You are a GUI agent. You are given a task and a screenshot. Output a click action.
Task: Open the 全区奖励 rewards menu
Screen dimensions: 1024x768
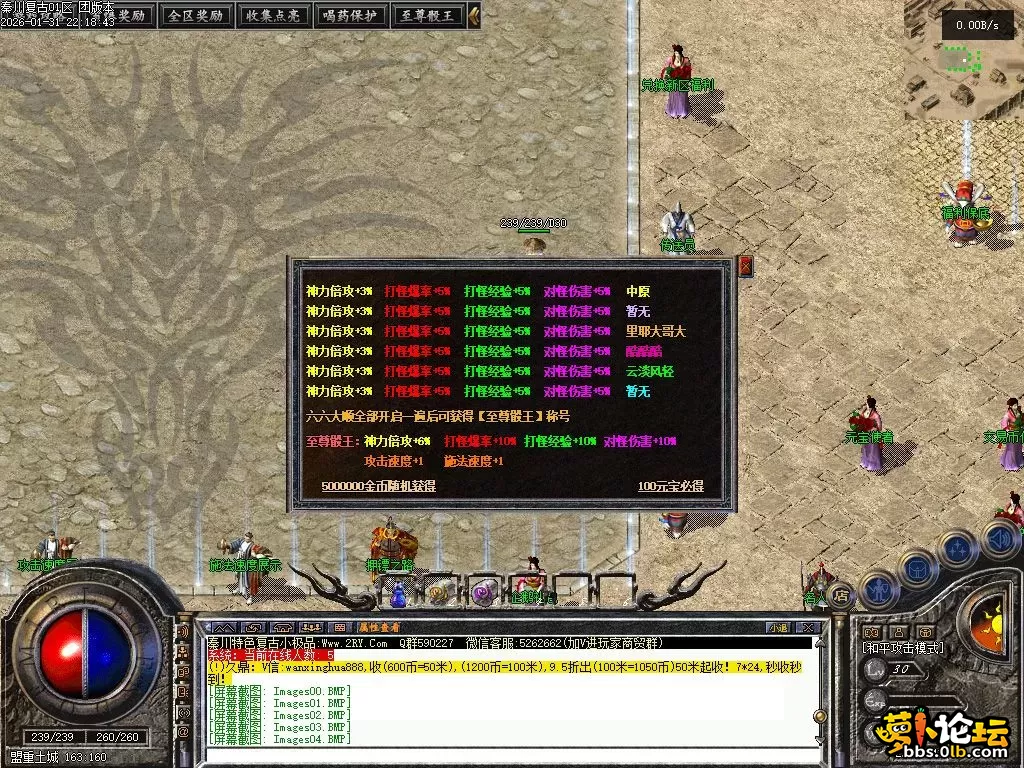pos(195,16)
